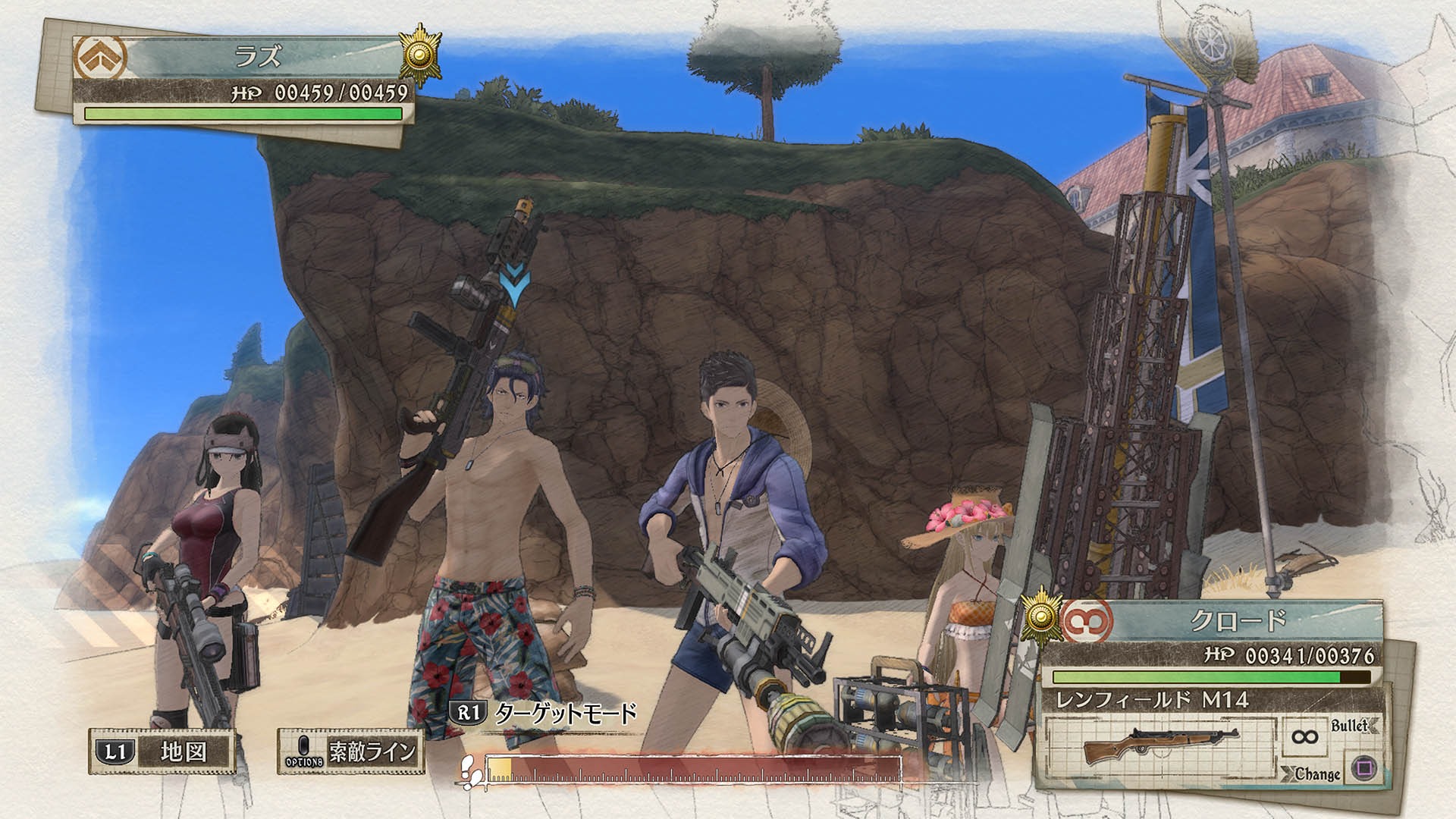Enter ターゲットモード target mode
The width and height of the screenshot is (1456, 819).
click(x=543, y=714)
